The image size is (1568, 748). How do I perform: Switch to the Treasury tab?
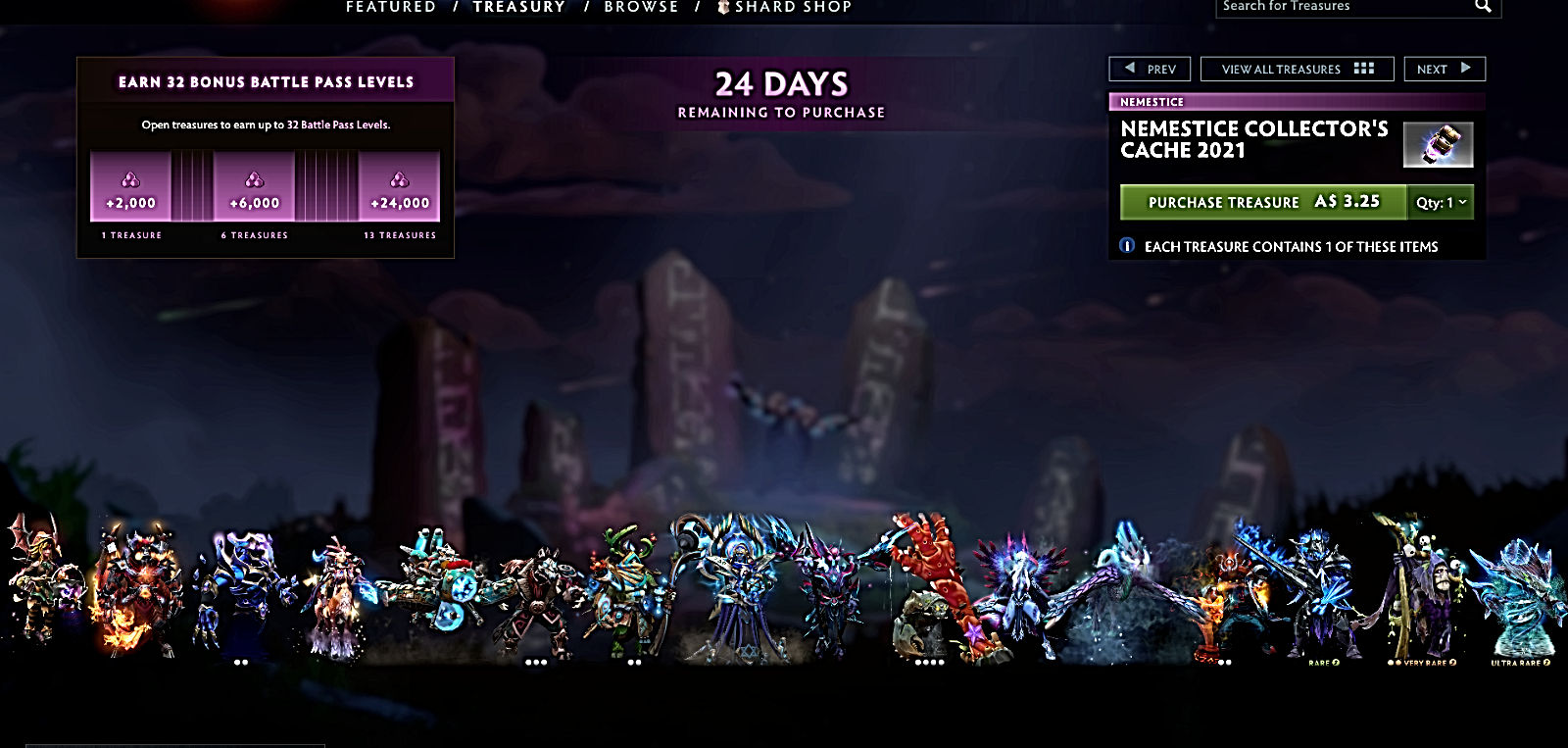click(x=518, y=7)
